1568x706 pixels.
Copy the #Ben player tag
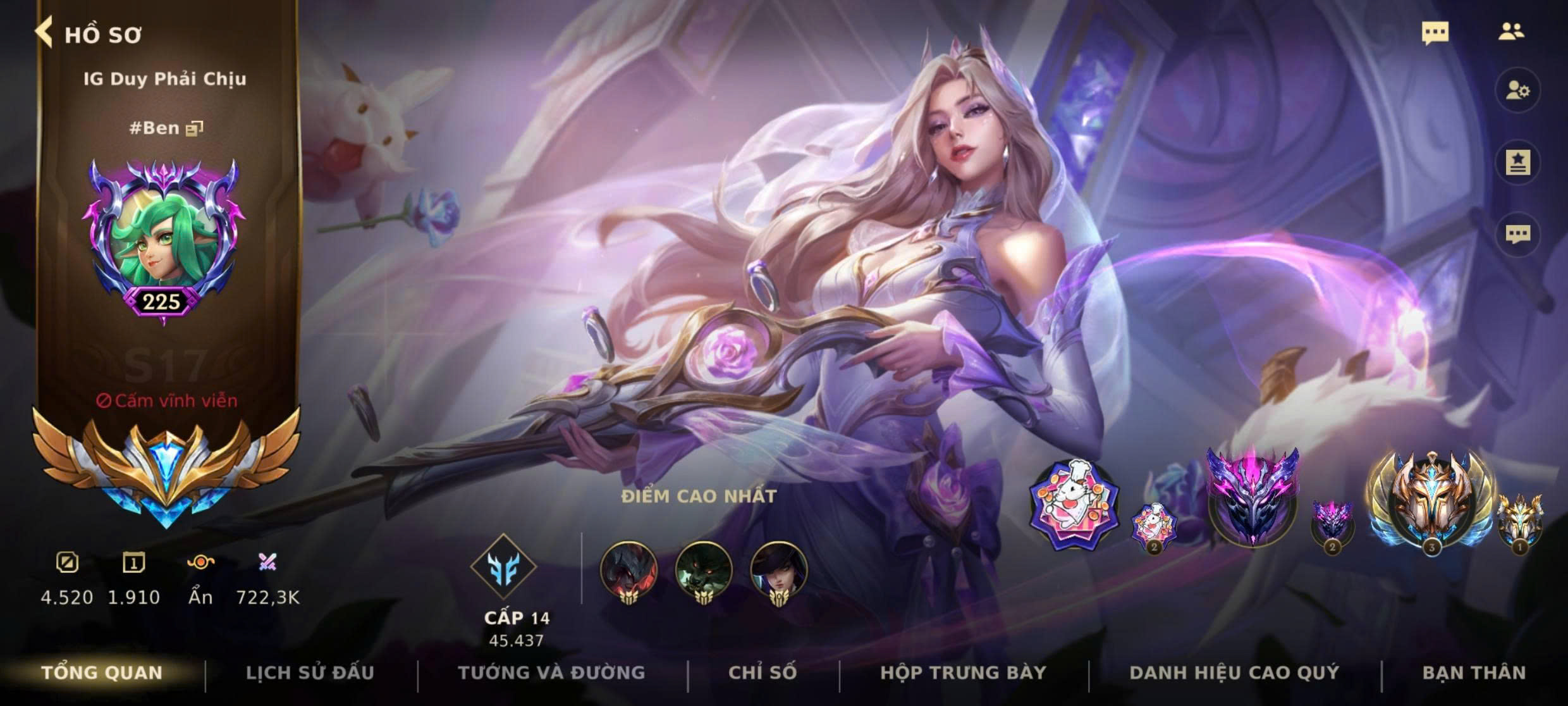tap(194, 129)
